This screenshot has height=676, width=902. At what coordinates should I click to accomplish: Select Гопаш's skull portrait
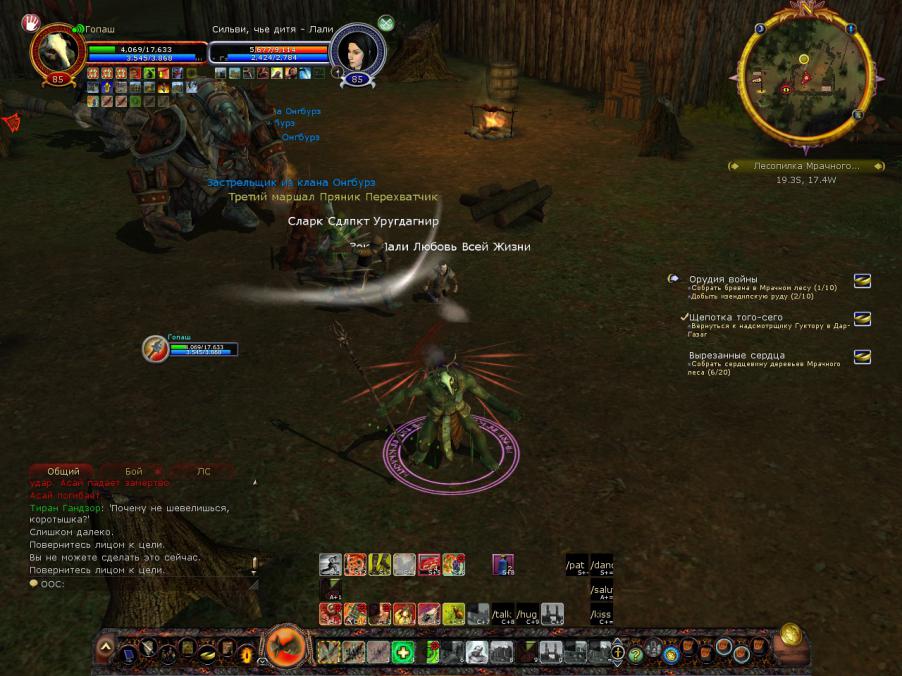click(57, 50)
